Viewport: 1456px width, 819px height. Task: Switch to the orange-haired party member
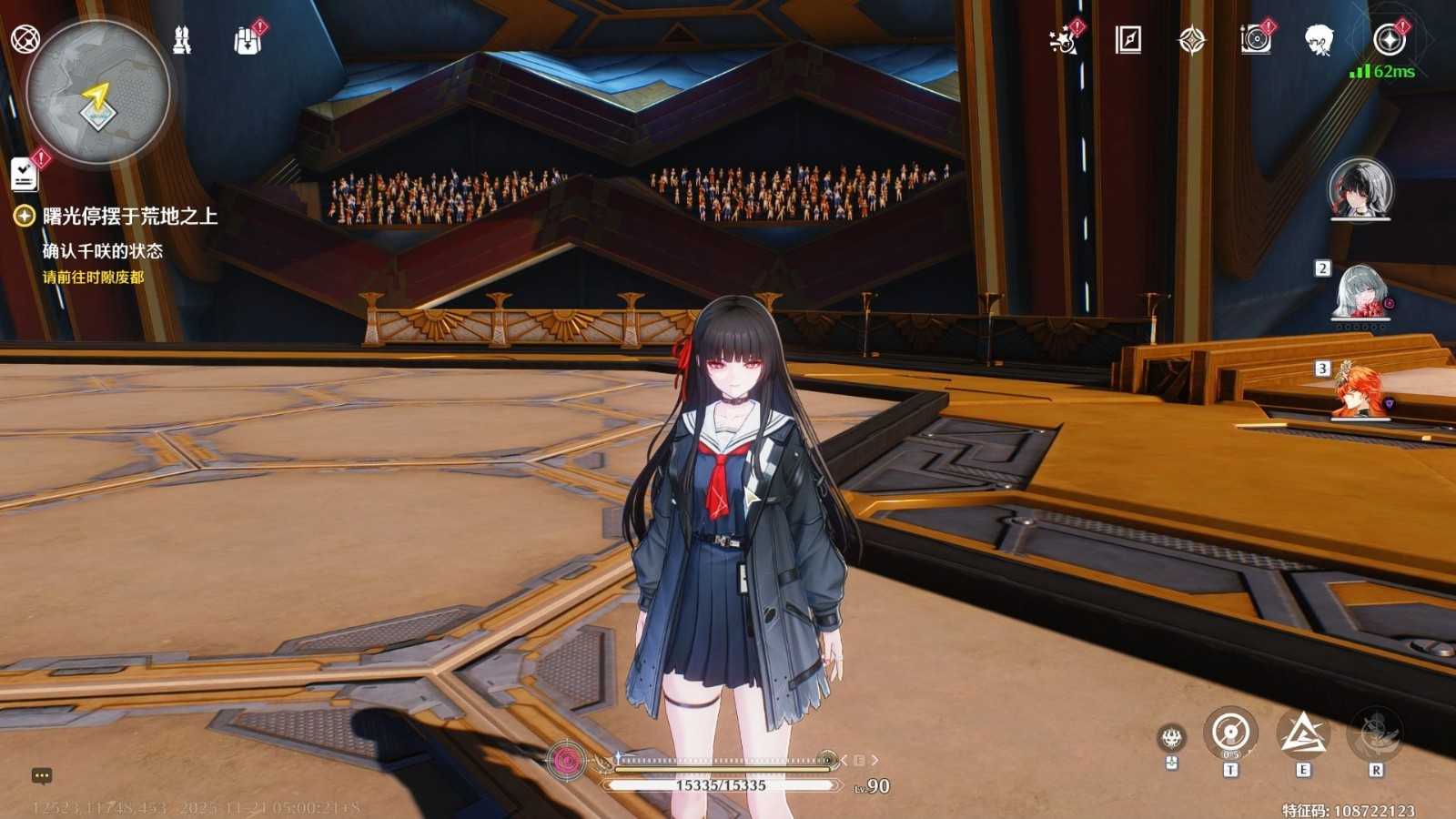[x=1360, y=393]
